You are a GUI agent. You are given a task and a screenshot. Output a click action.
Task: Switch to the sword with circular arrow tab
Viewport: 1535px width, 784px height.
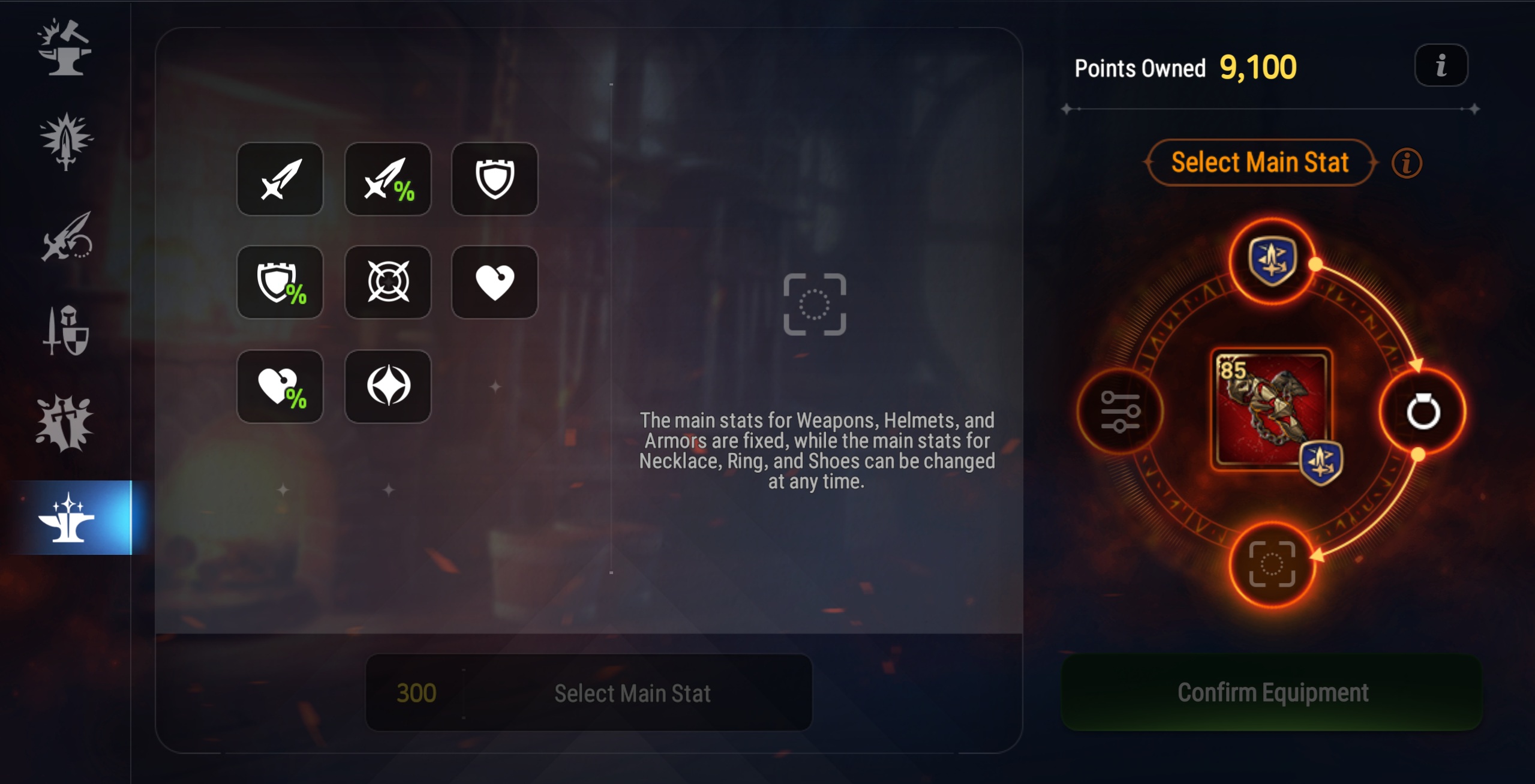65,236
